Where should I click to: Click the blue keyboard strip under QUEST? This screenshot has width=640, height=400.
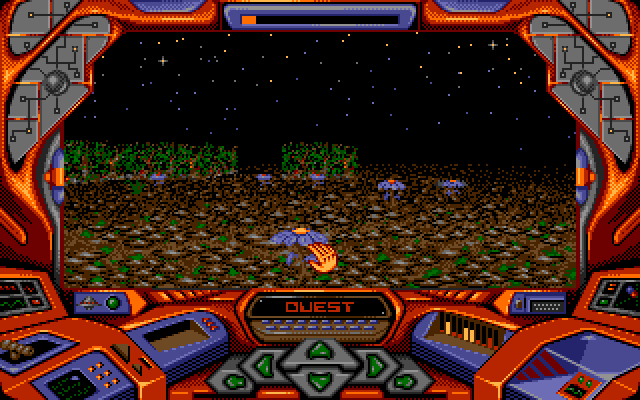click(x=319, y=326)
